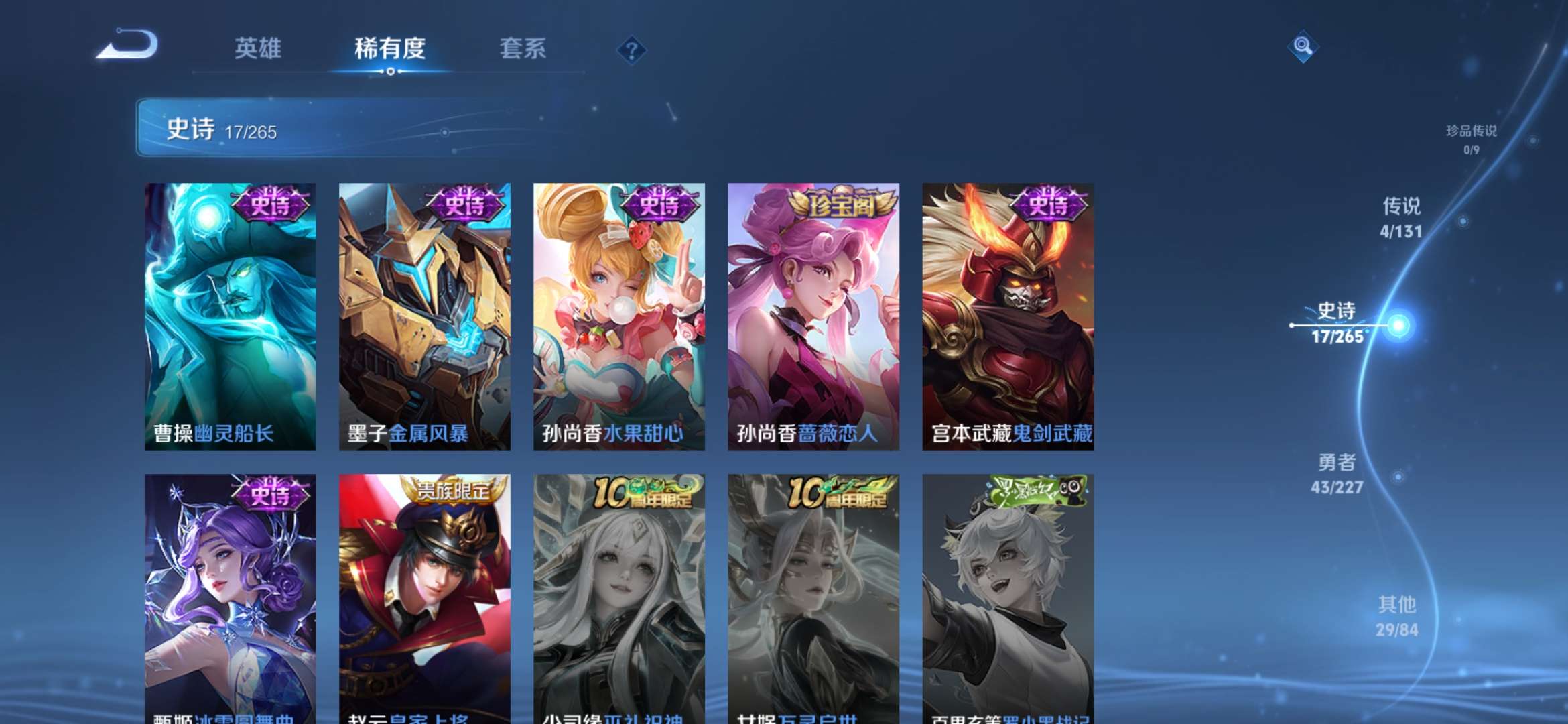Click the 珍宝阁 badge on 孙尚香蔷薇恋人 card
1568x724 pixels.
(x=842, y=204)
